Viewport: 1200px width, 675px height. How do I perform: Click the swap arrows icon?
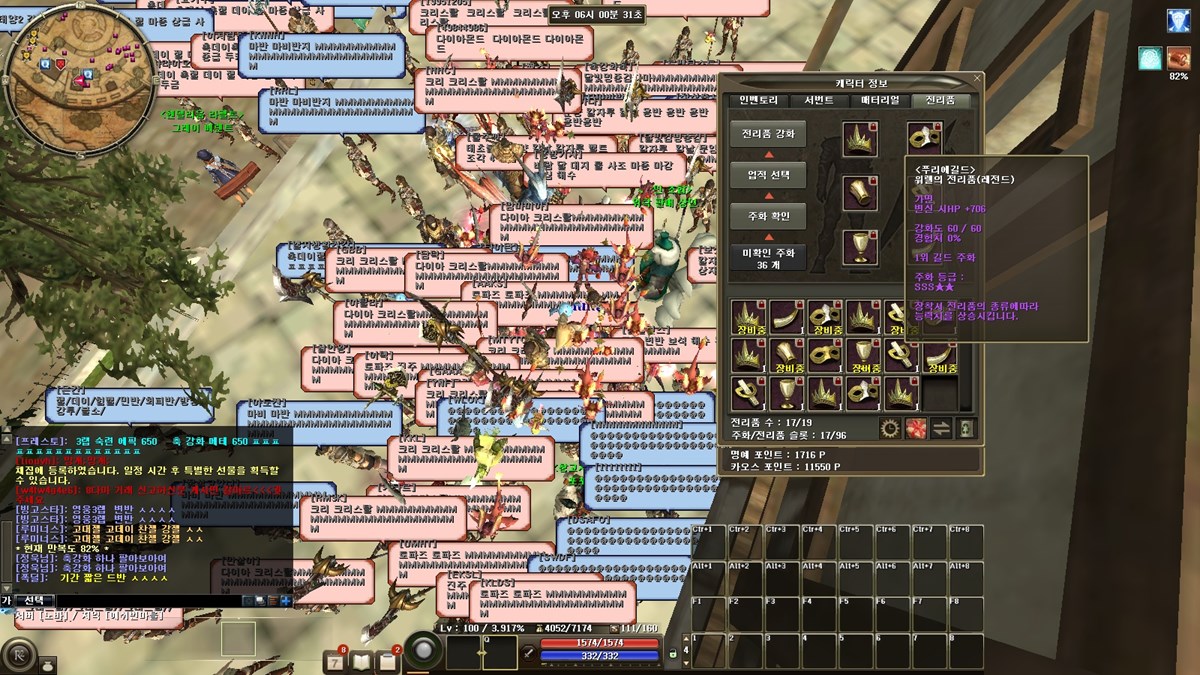click(x=941, y=429)
